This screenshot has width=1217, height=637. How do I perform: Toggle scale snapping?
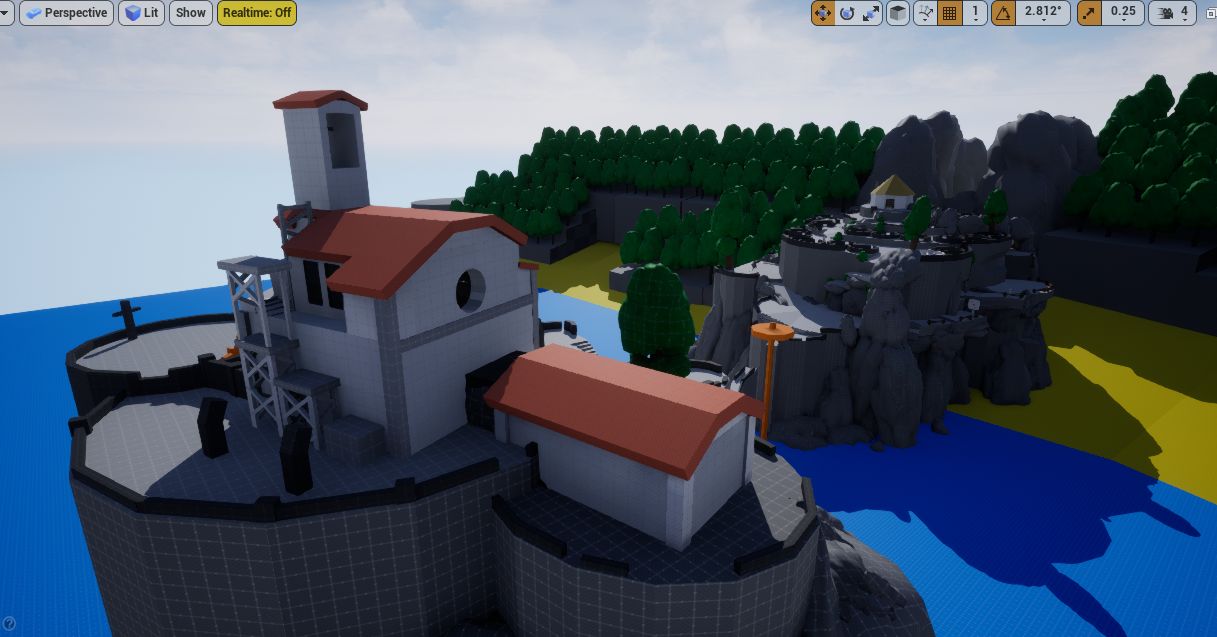(1089, 13)
